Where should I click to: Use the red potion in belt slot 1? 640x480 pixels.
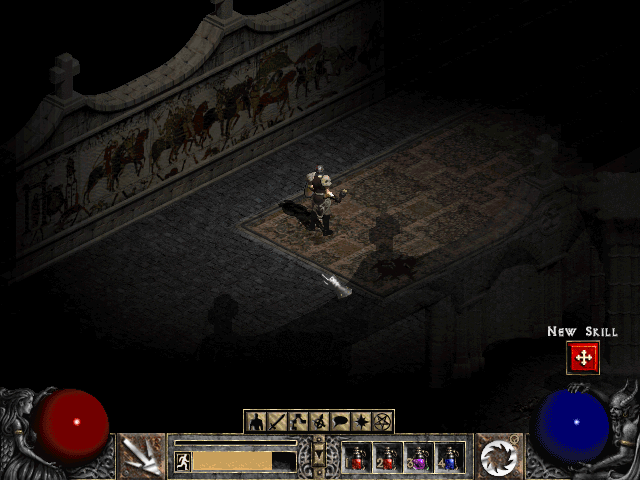point(358,457)
